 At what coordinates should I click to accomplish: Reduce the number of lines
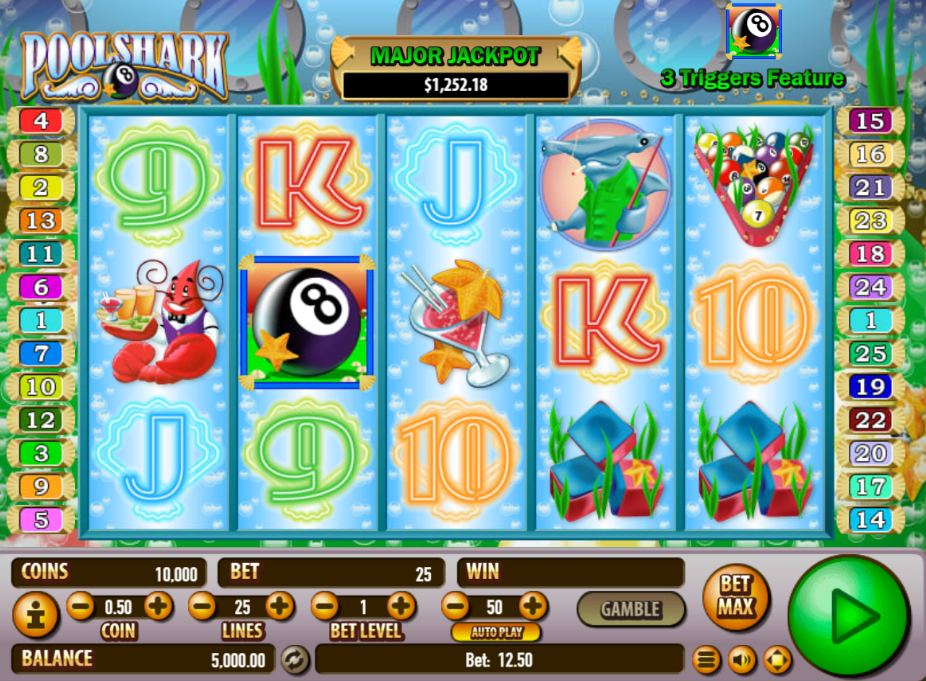pos(202,606)
